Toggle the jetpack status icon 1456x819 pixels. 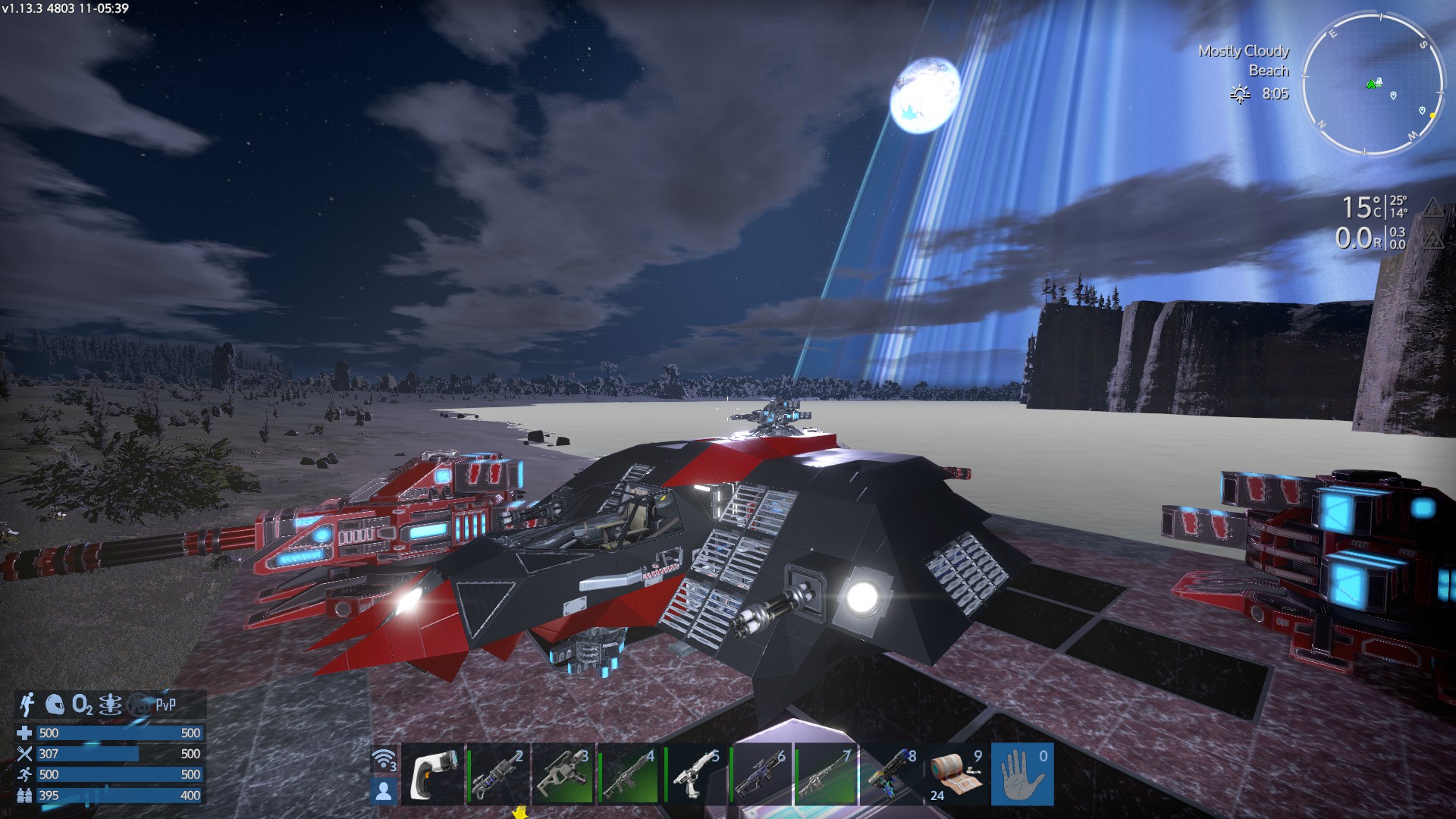pos(28,704)
